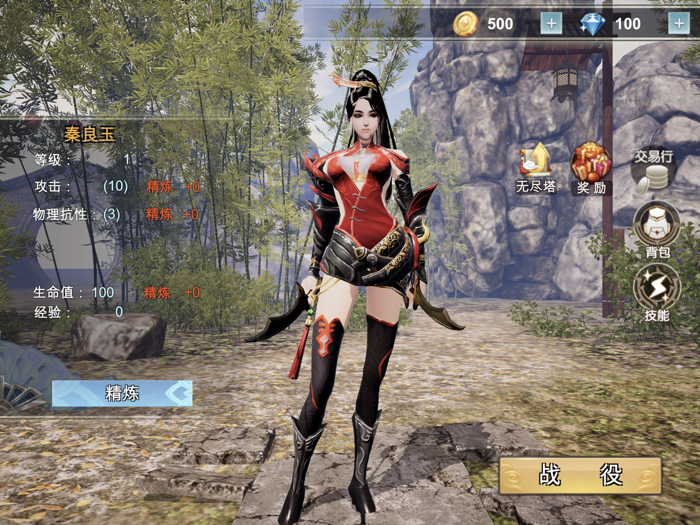Add more diamonds with plus button
Screen dimensions: 700x525
[677, 24]
